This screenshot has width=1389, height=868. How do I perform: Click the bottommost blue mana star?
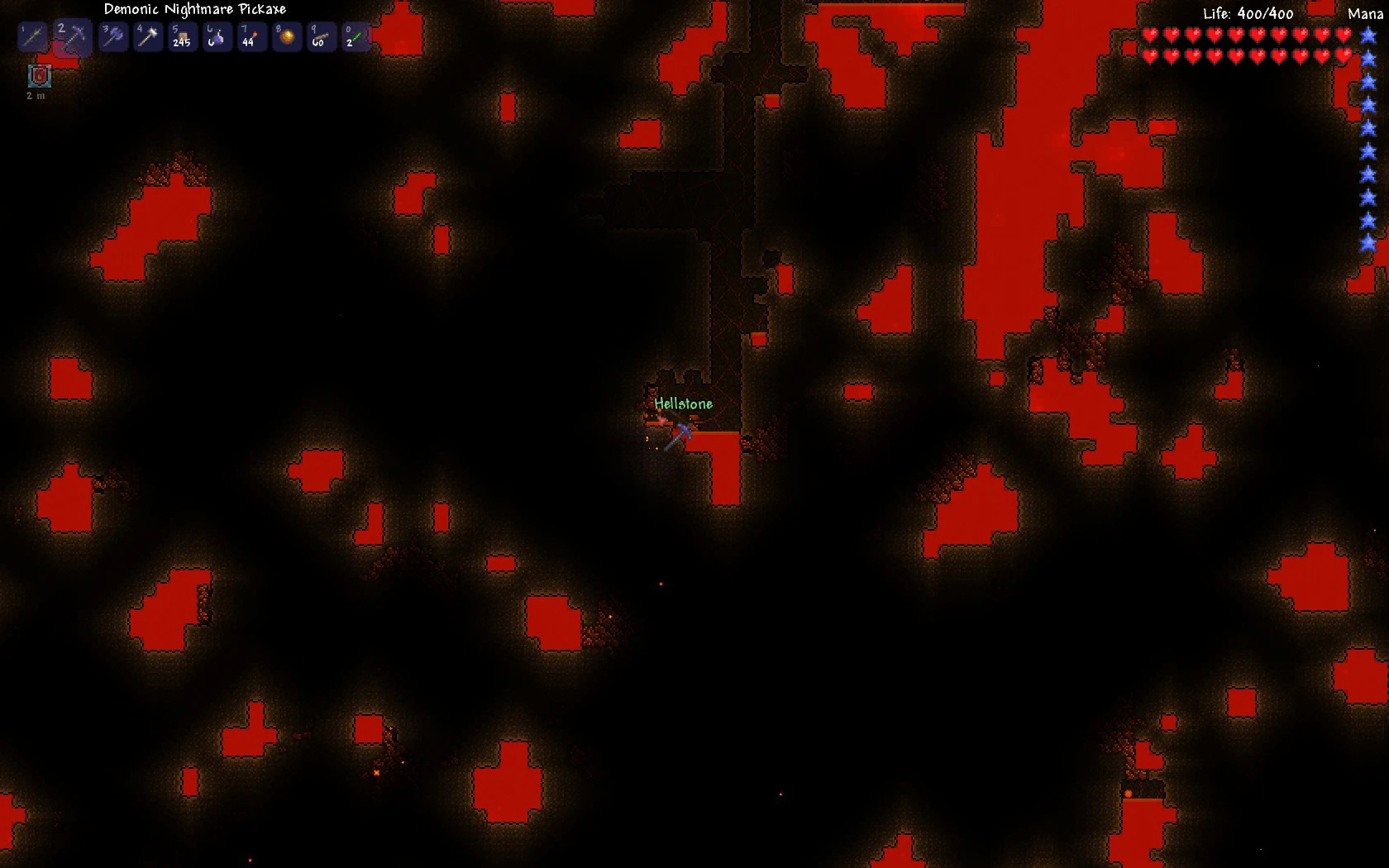click(1369, 243)
